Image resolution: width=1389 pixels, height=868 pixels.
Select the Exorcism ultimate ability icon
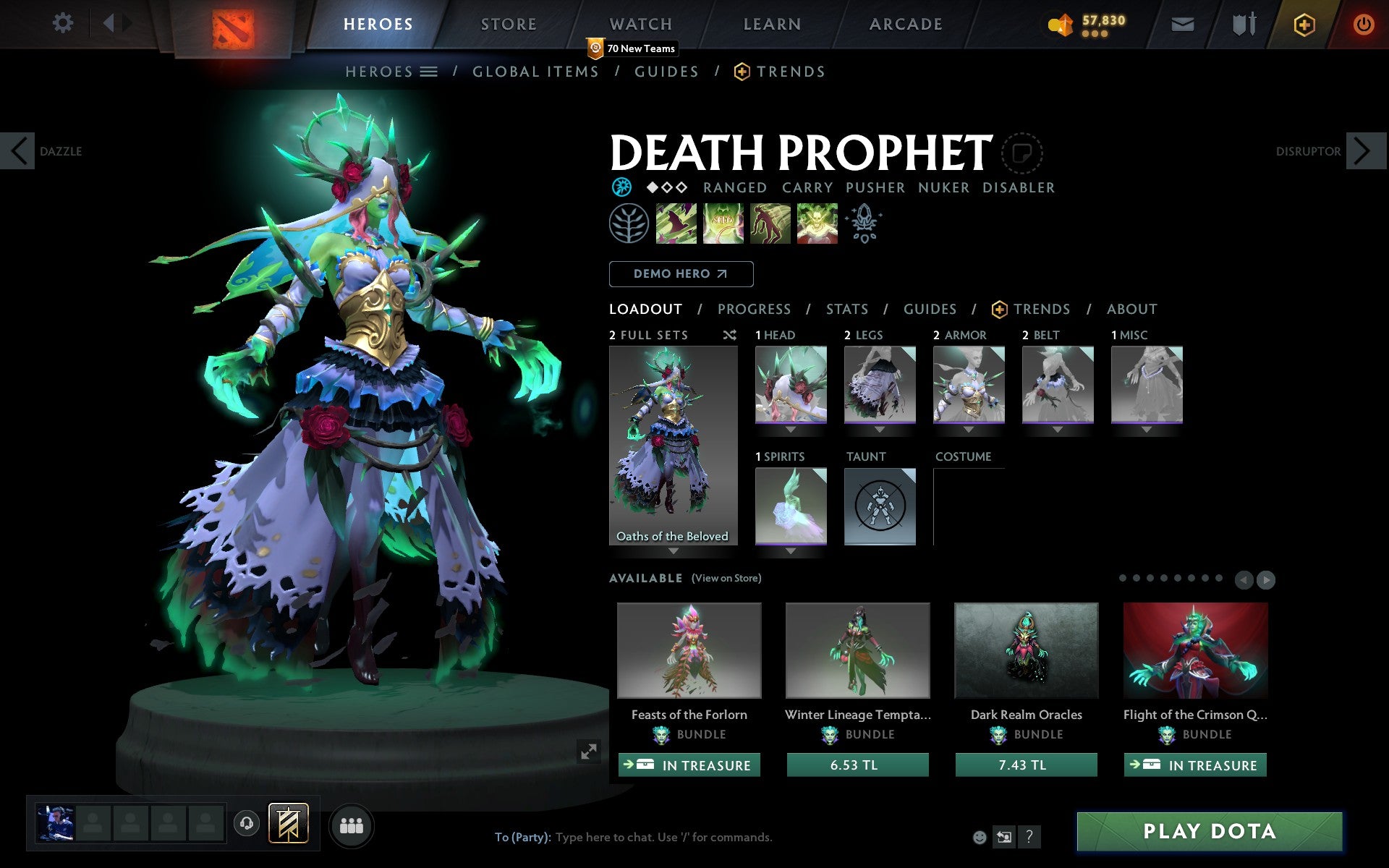pyautogui.click(x=817, y=224)
